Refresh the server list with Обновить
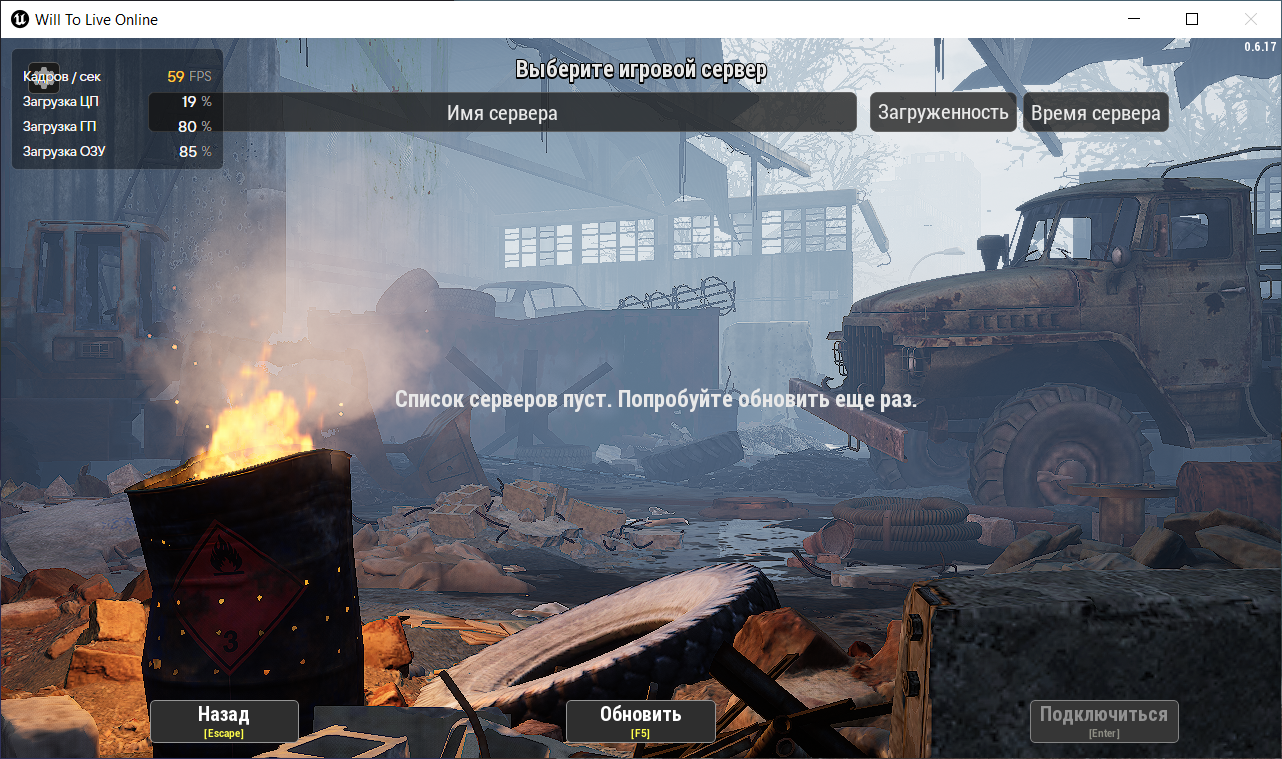This screenshot has height=759, width=1282. (640, 721)
